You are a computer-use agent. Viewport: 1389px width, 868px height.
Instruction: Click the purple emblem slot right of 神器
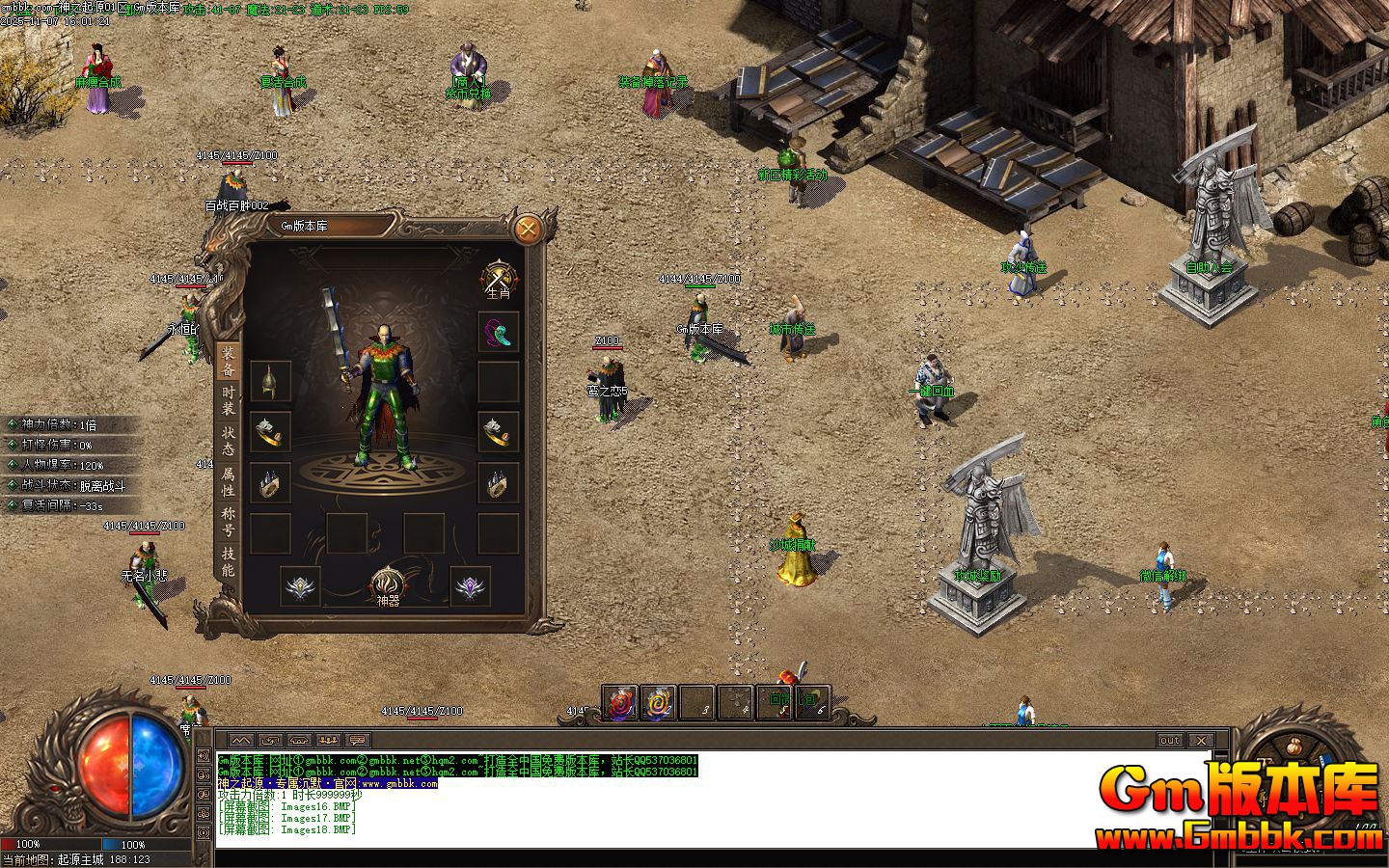471,585
